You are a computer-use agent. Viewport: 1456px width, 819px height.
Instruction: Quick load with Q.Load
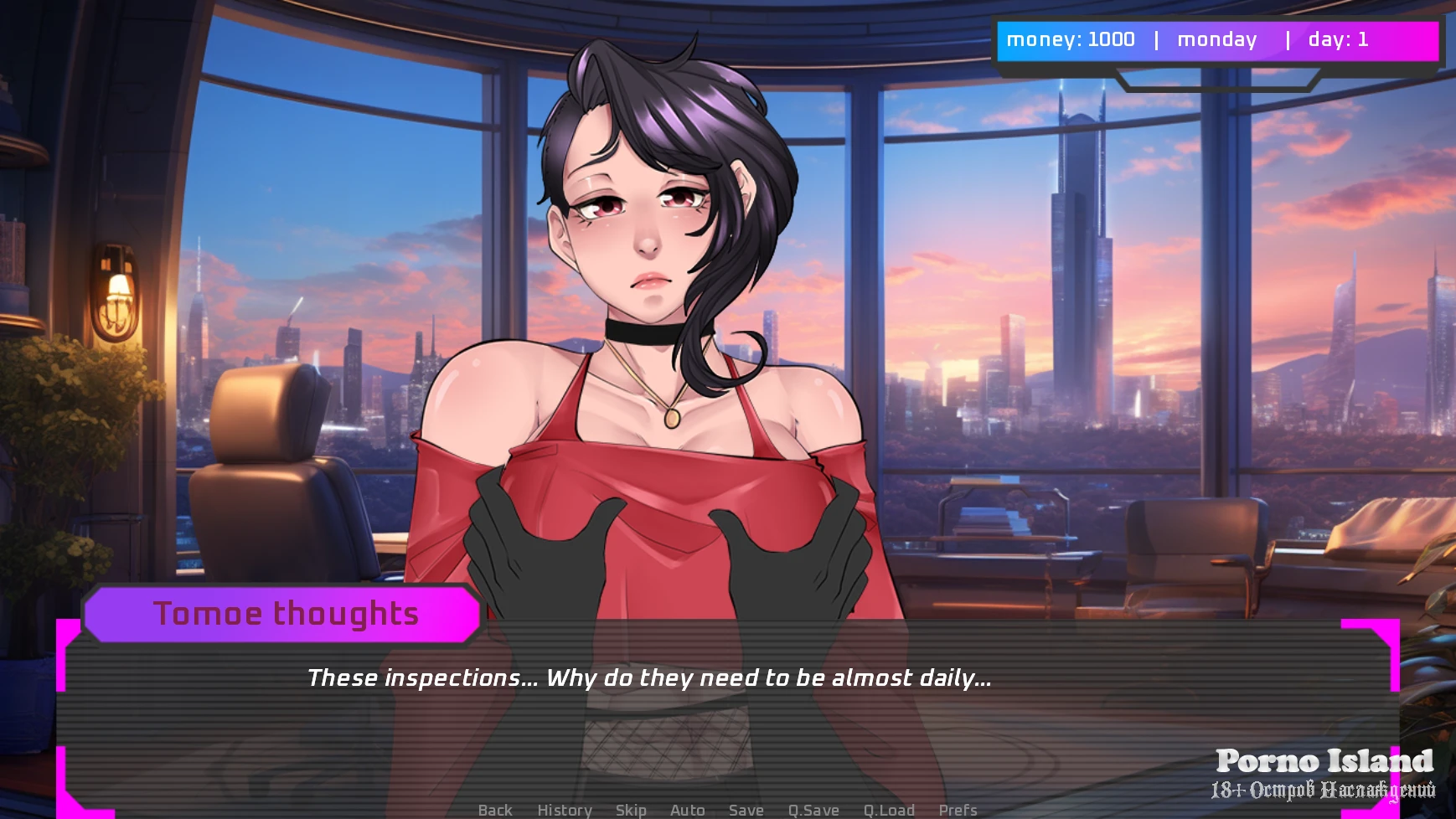(x=889, y=810)
